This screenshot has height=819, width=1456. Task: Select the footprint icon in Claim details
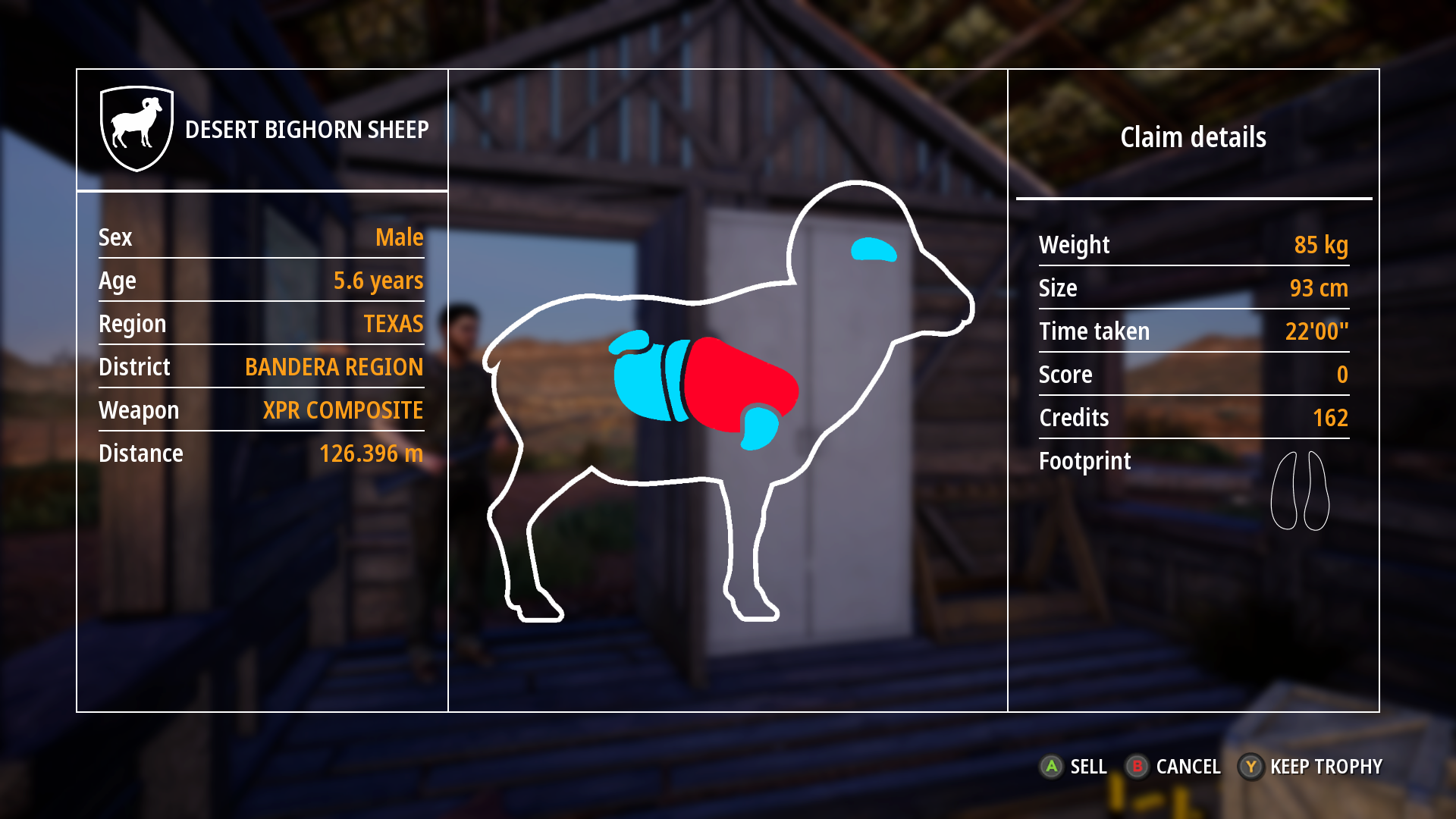tap(1301, 489)
